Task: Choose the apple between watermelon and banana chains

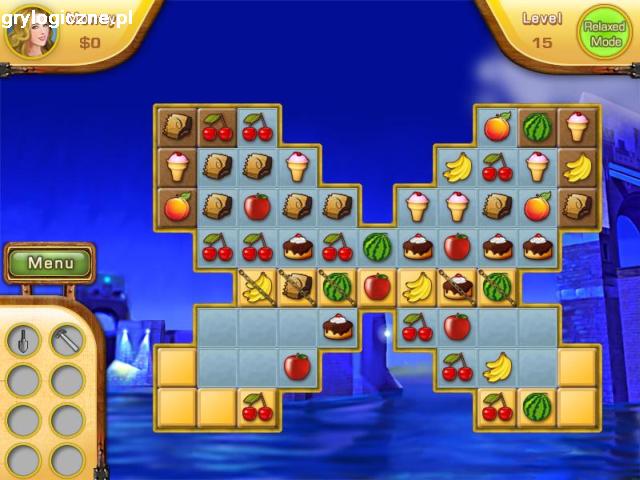Action: point(377,288)
